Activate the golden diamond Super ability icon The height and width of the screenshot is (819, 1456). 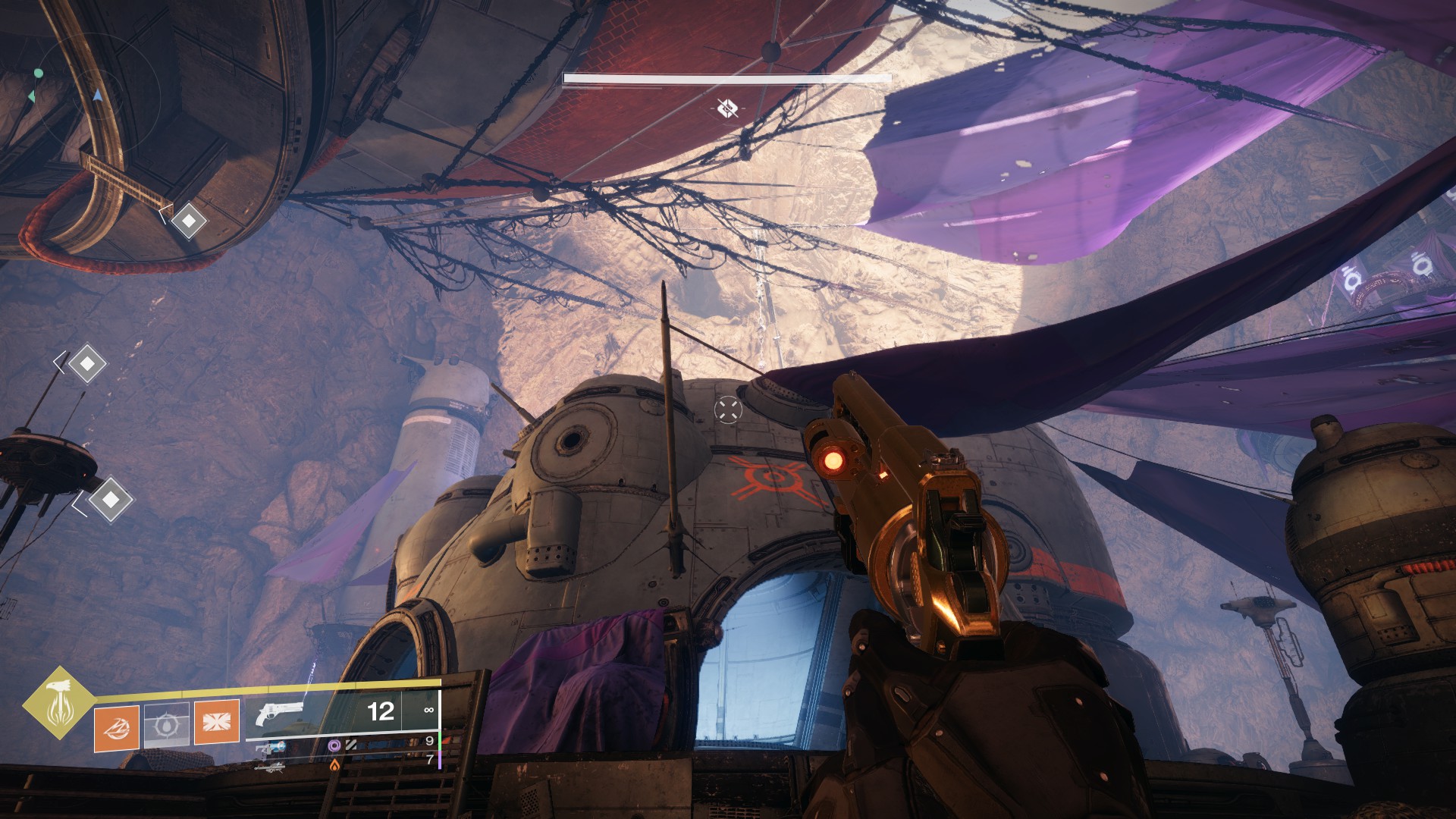coord(57,701)
